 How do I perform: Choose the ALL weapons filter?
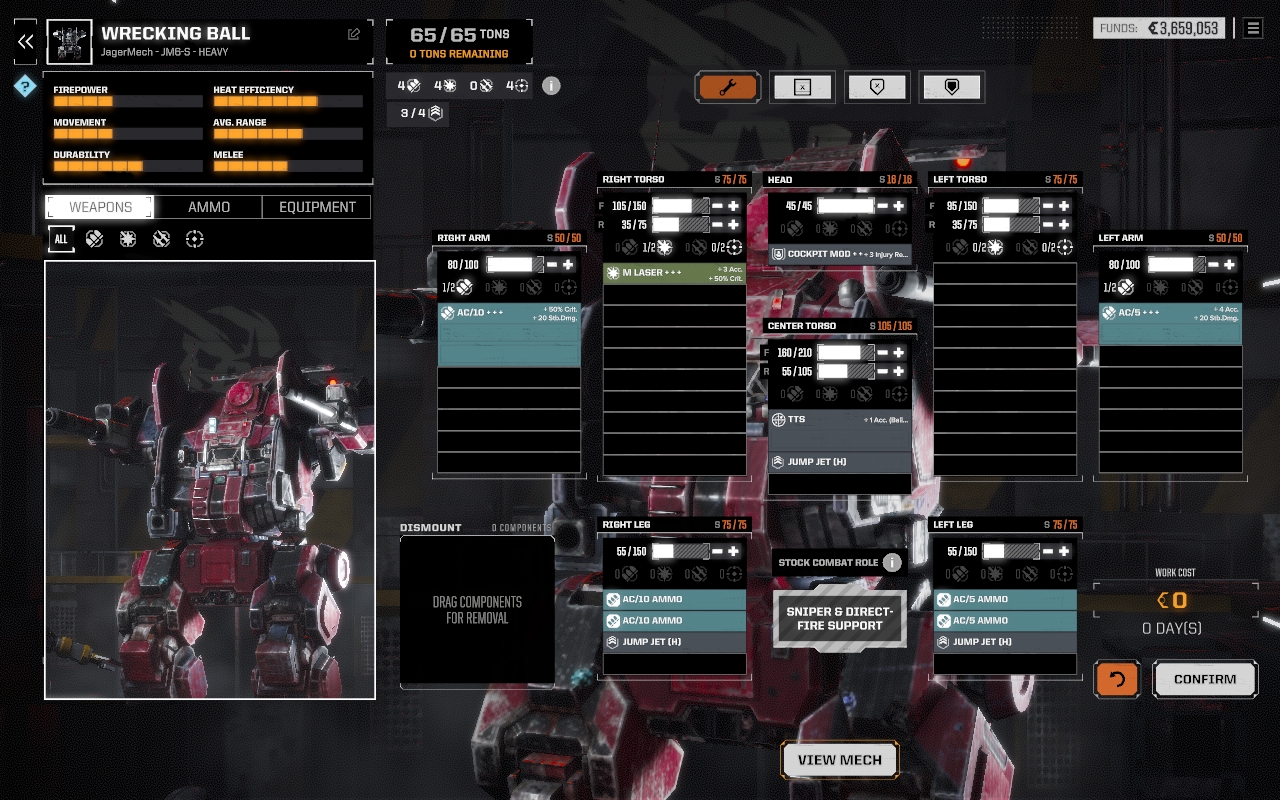point(61,239)
